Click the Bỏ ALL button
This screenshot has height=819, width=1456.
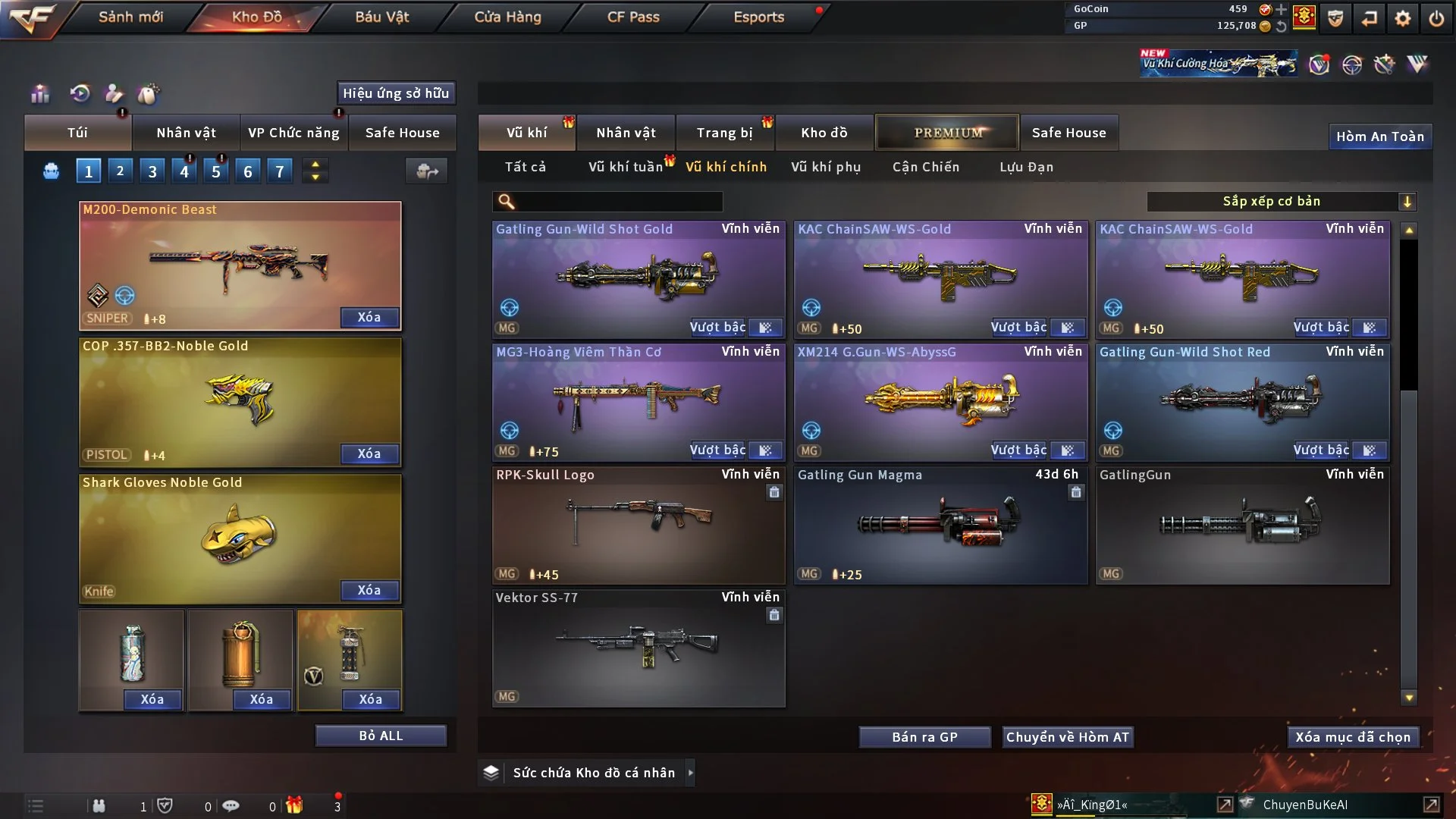coord(381,736)
